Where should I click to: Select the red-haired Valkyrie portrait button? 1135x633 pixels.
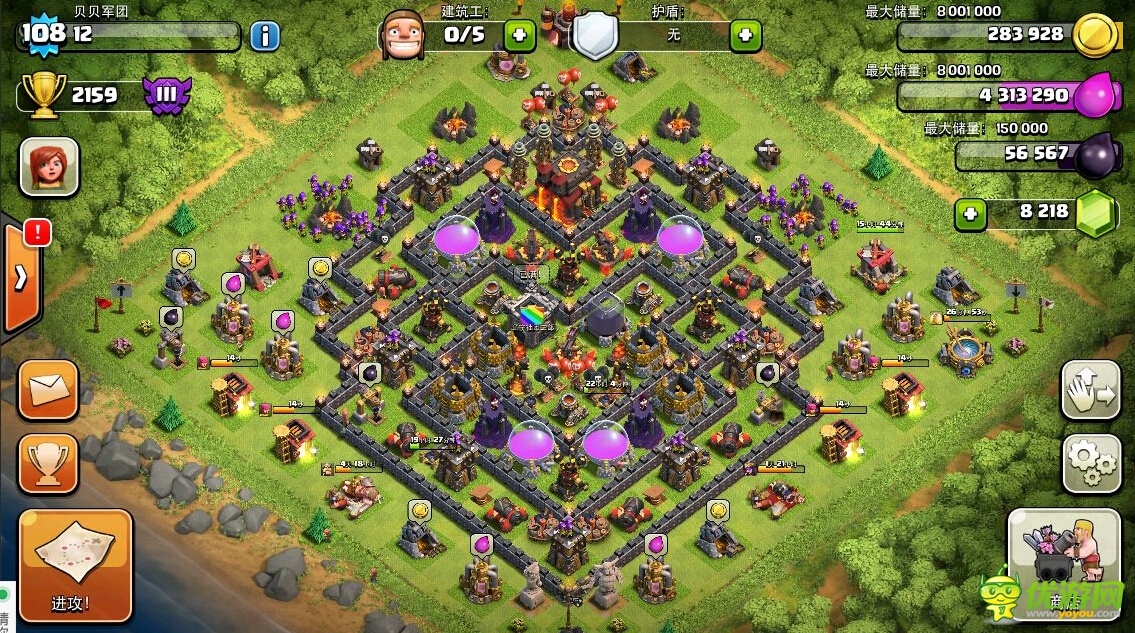(49, 166)
